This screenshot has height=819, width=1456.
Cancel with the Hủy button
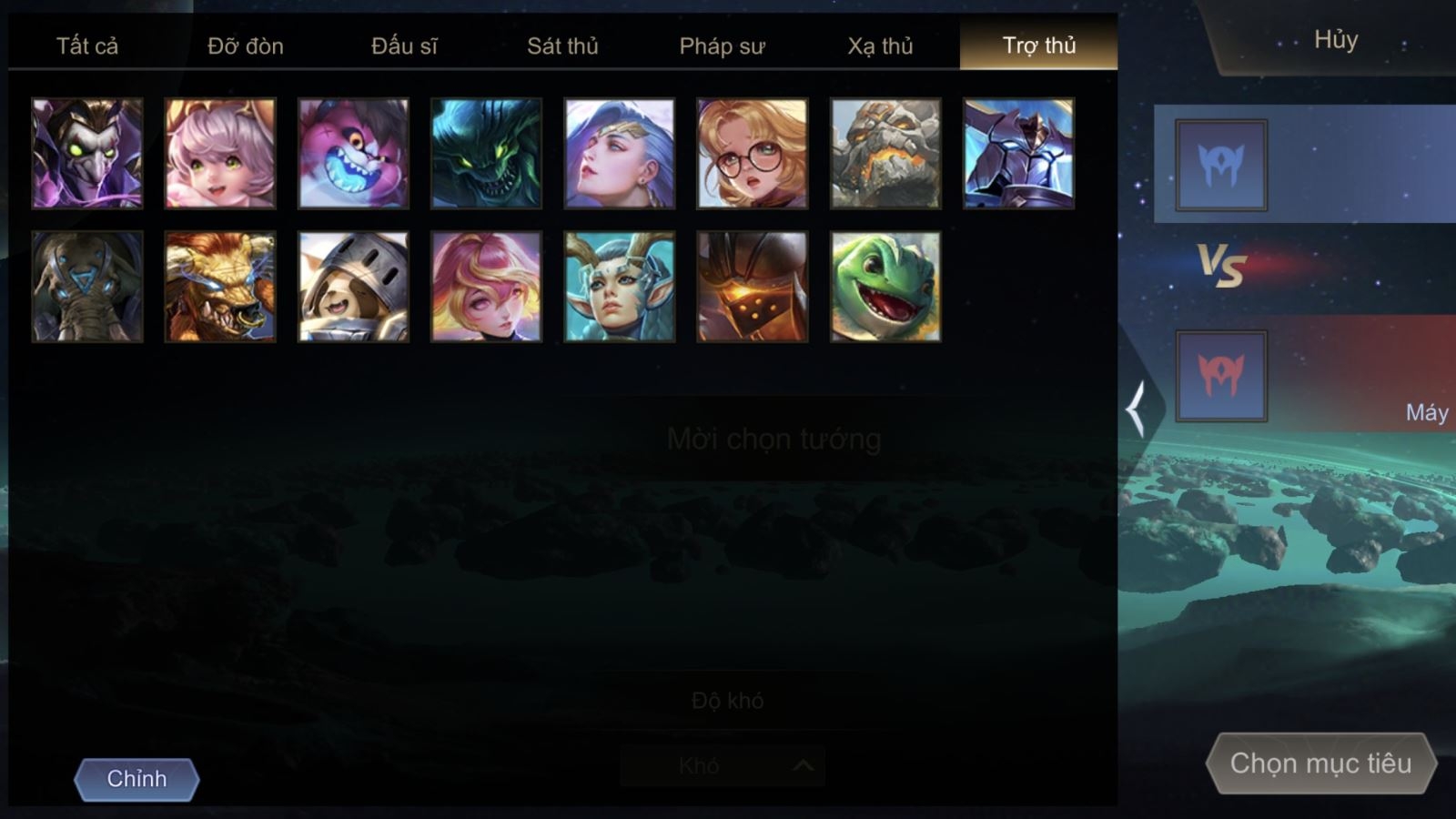pyautogui.click(x=1335, y=40)
